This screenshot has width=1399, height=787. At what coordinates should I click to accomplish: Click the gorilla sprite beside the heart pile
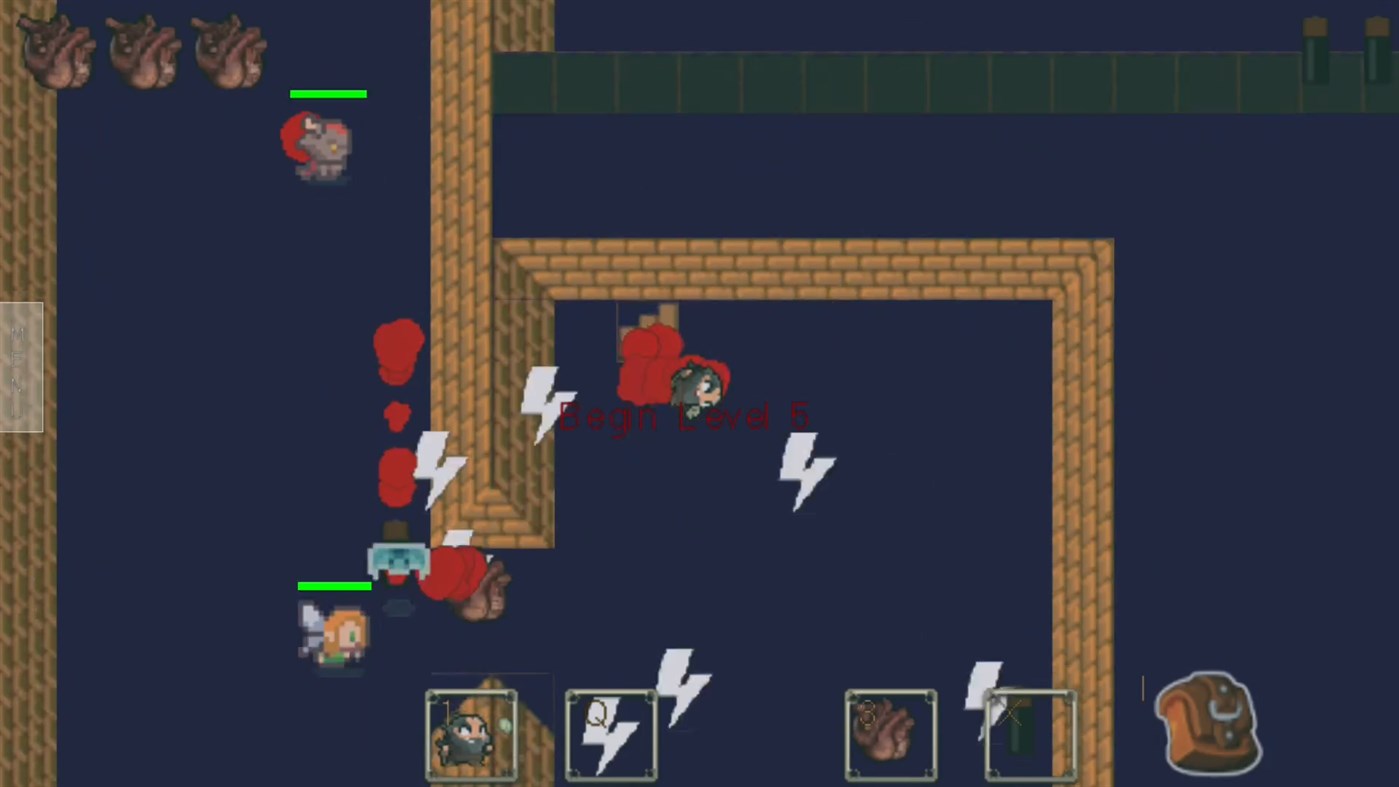click(487, 592)
